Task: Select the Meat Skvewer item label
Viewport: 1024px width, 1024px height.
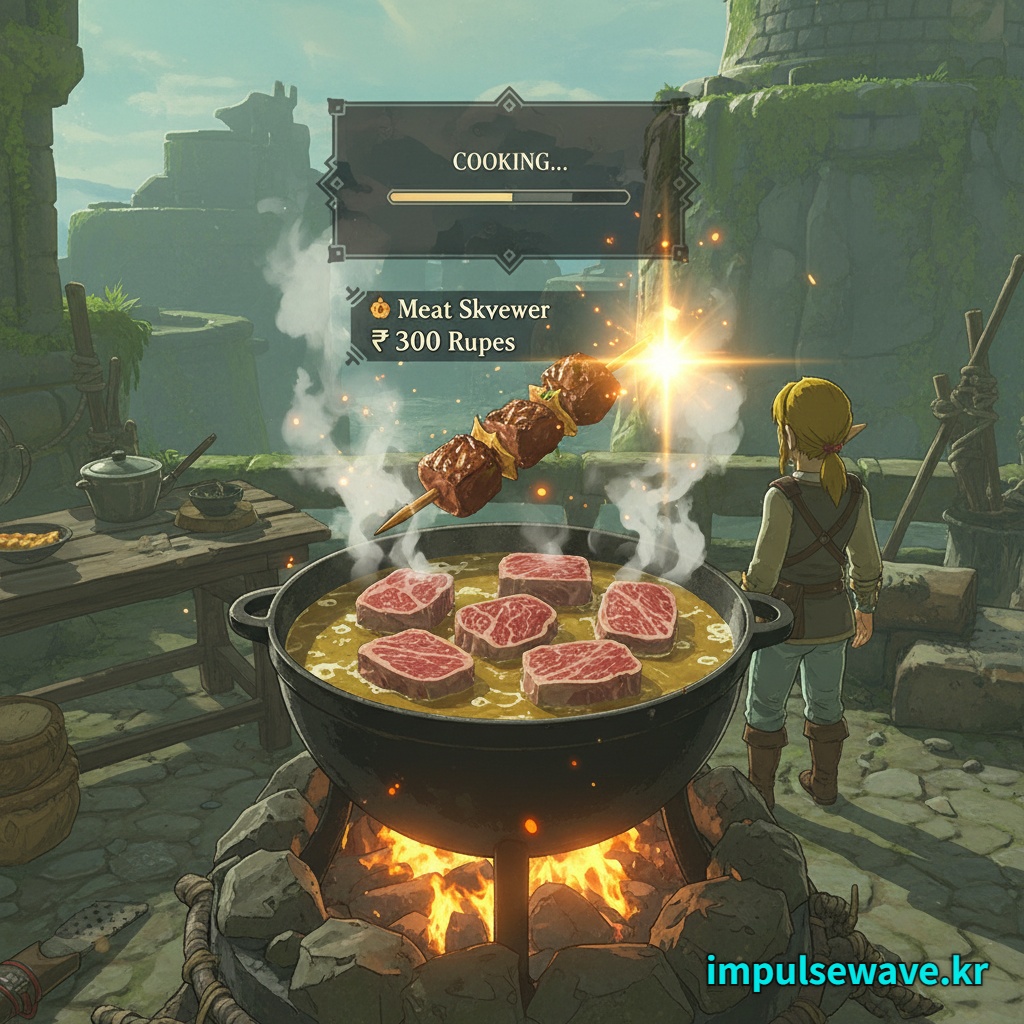Action: click(473, 309)
